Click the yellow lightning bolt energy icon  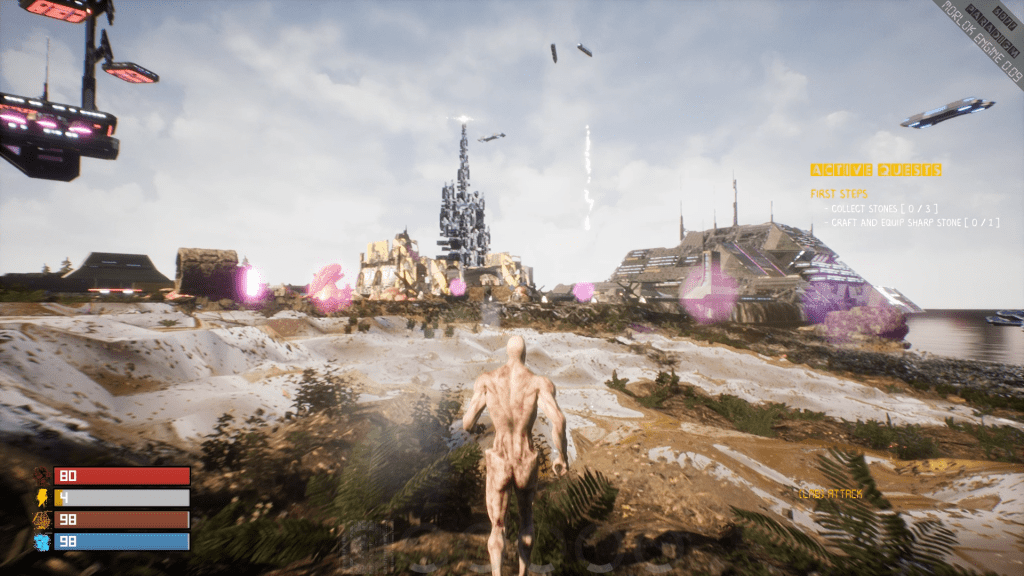click(x=41, y=498)
